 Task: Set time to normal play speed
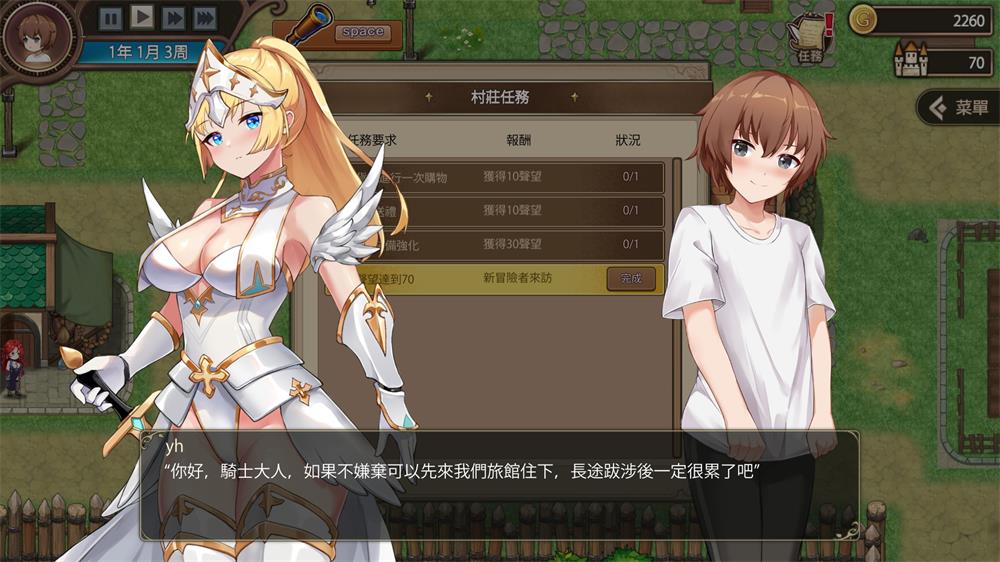[x=142, y=17]
